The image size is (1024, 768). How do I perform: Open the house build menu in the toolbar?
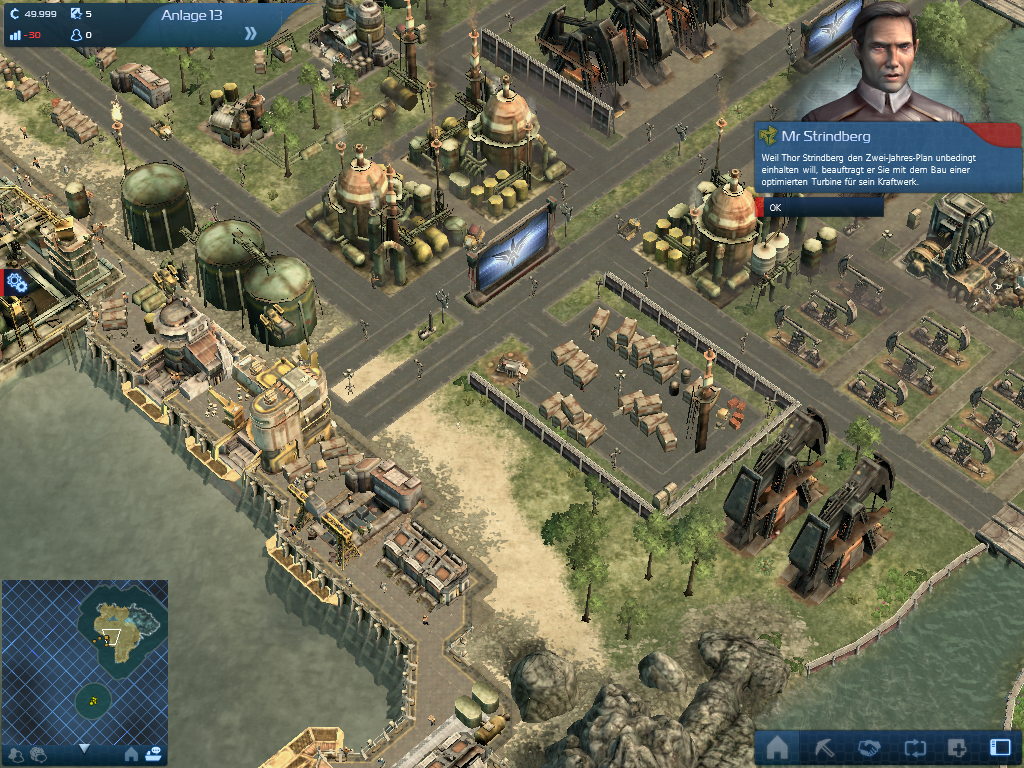[777, 747]
